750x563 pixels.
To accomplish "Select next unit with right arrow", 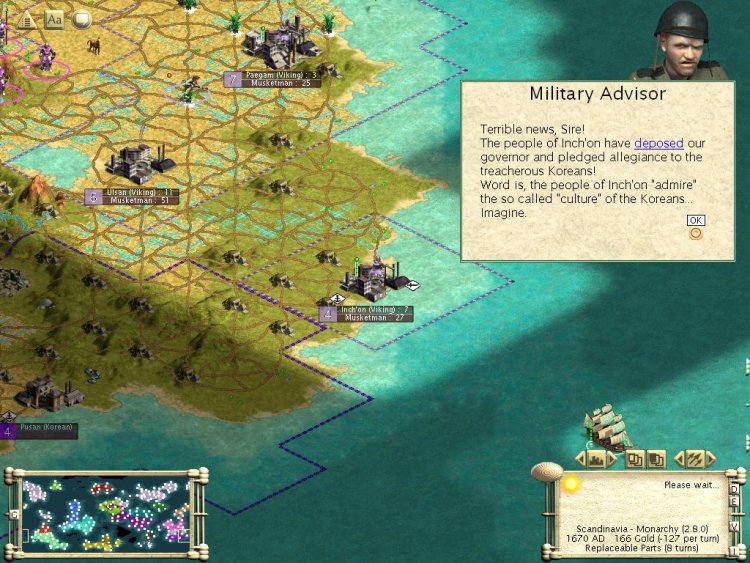I will (710, 459).
